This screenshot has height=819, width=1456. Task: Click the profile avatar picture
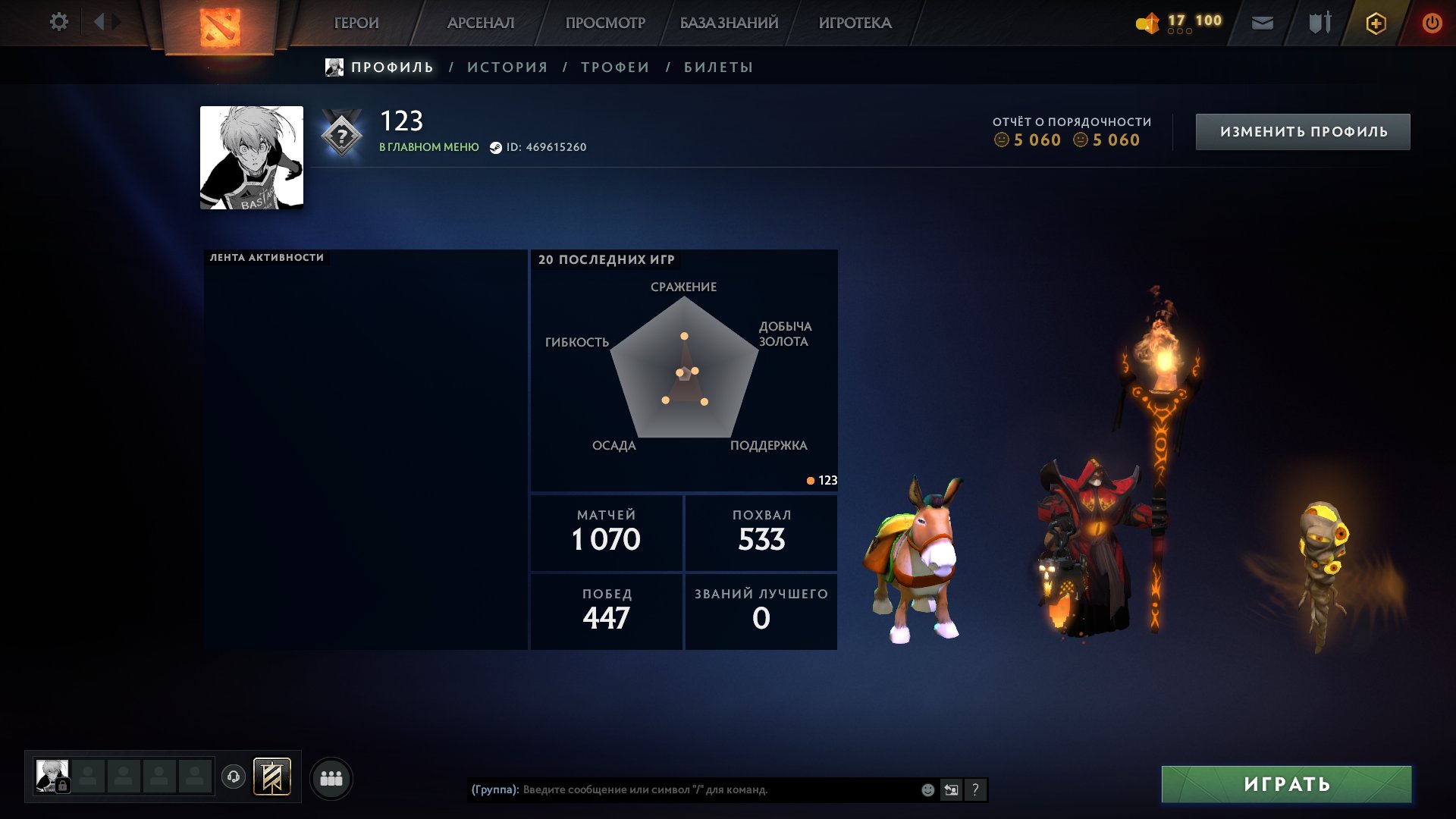(252, 158)
